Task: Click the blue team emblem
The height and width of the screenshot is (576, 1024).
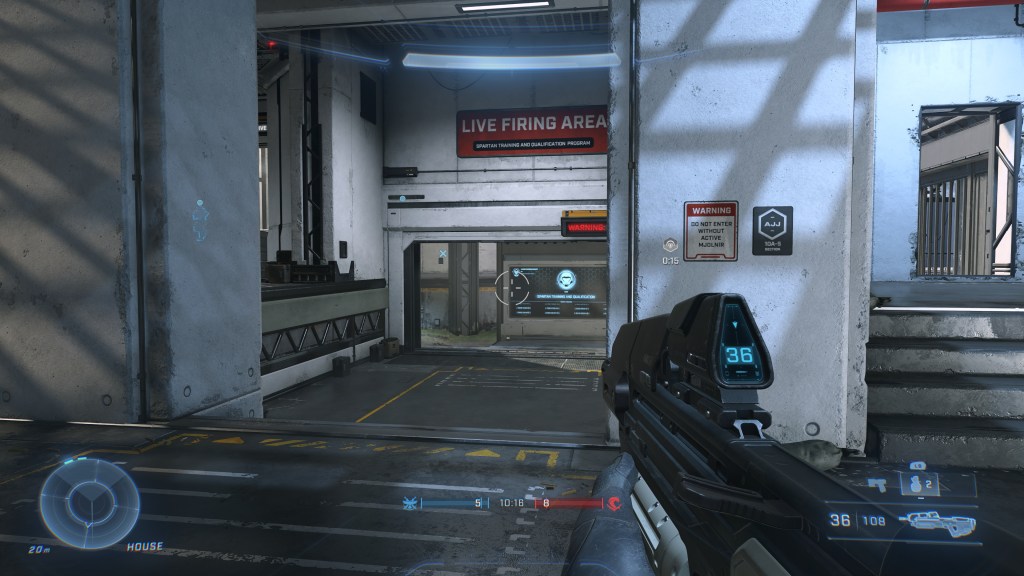Action: click(x=408, y=503)
